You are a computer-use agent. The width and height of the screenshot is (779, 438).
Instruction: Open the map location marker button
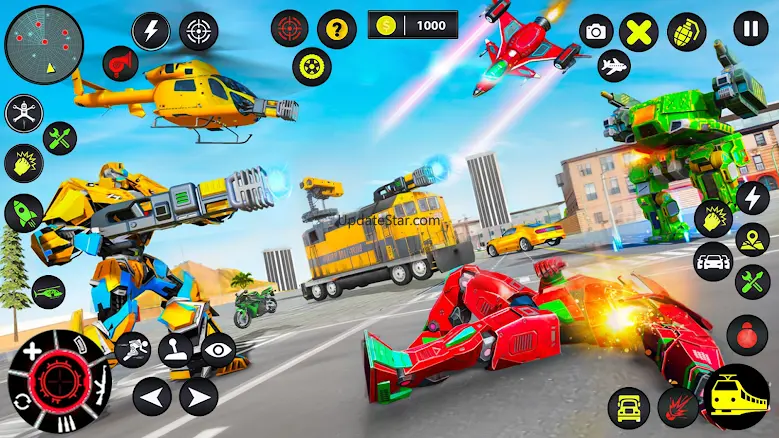[x=752, y=240]
